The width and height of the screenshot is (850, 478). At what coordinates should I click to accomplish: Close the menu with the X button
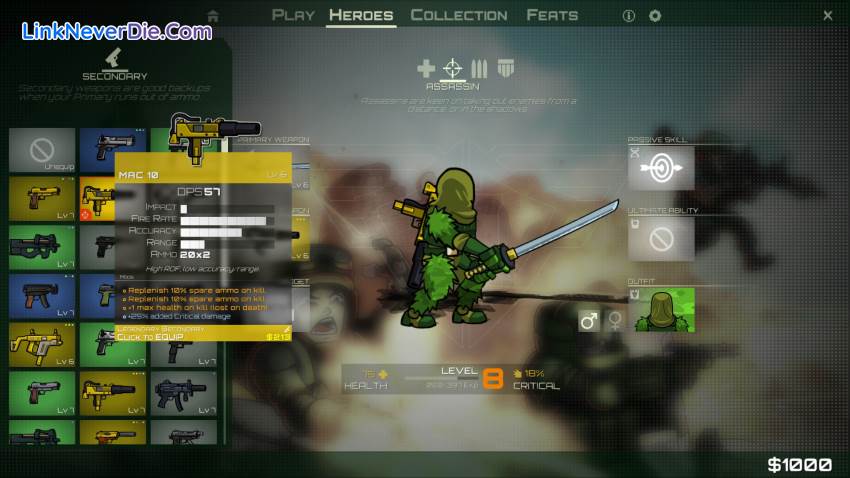pyautogui.click(x=828, y=16)
